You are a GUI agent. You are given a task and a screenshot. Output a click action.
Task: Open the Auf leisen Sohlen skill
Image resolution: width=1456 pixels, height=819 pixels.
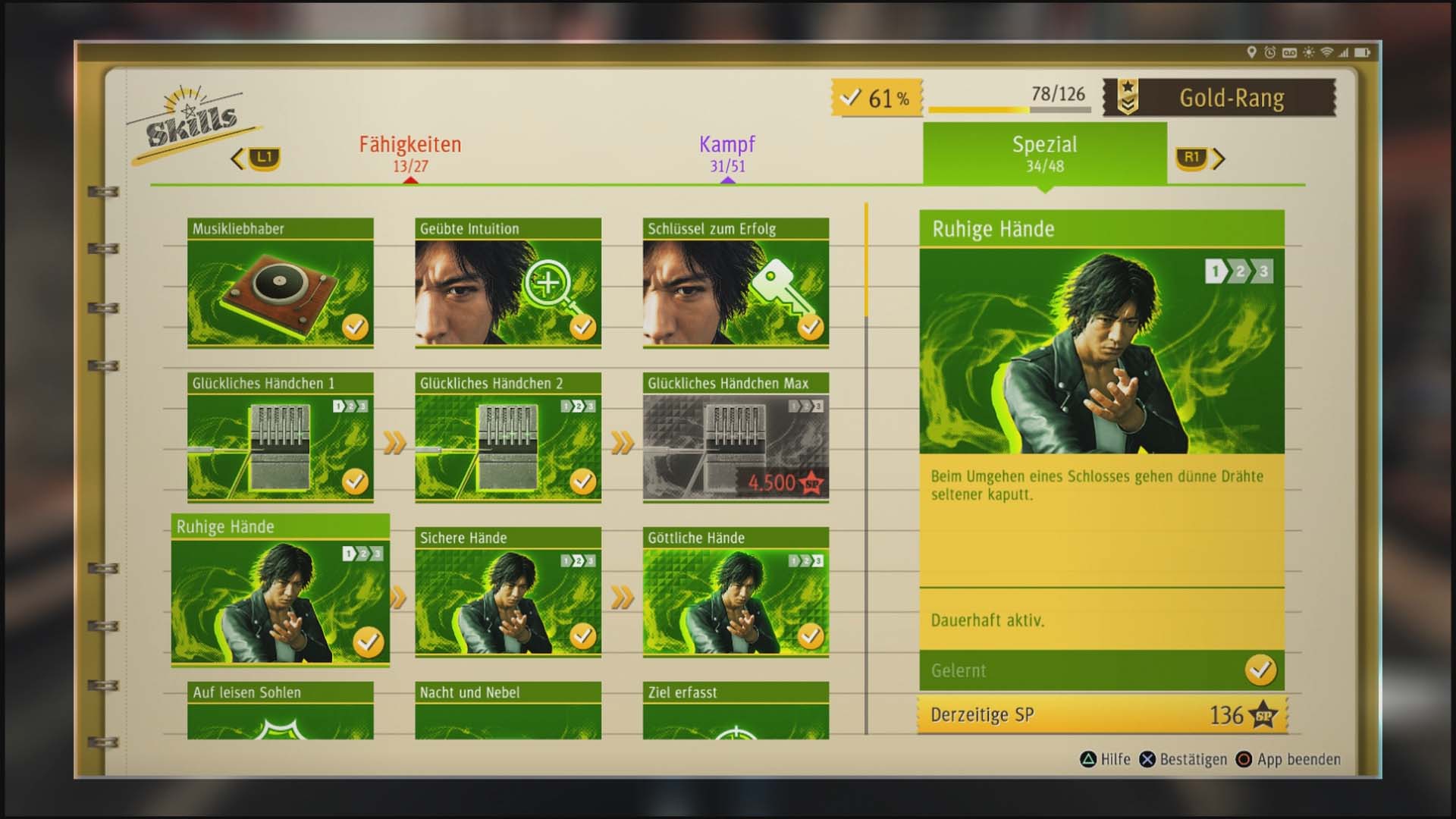pos(280,711)
